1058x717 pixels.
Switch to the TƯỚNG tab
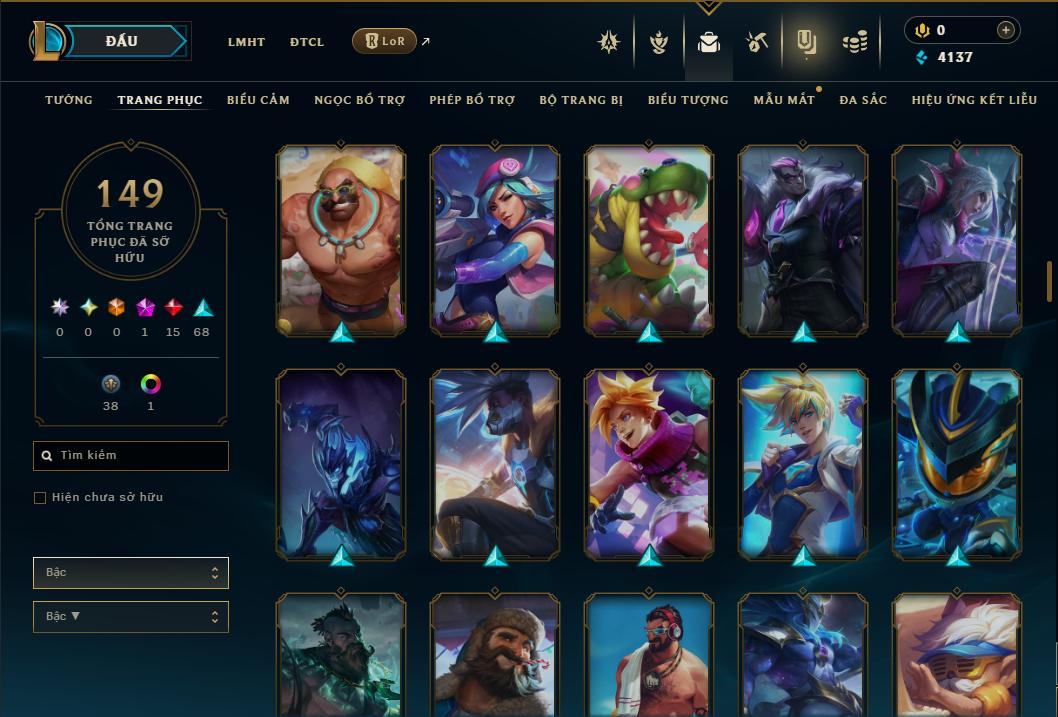click(69, 100)
